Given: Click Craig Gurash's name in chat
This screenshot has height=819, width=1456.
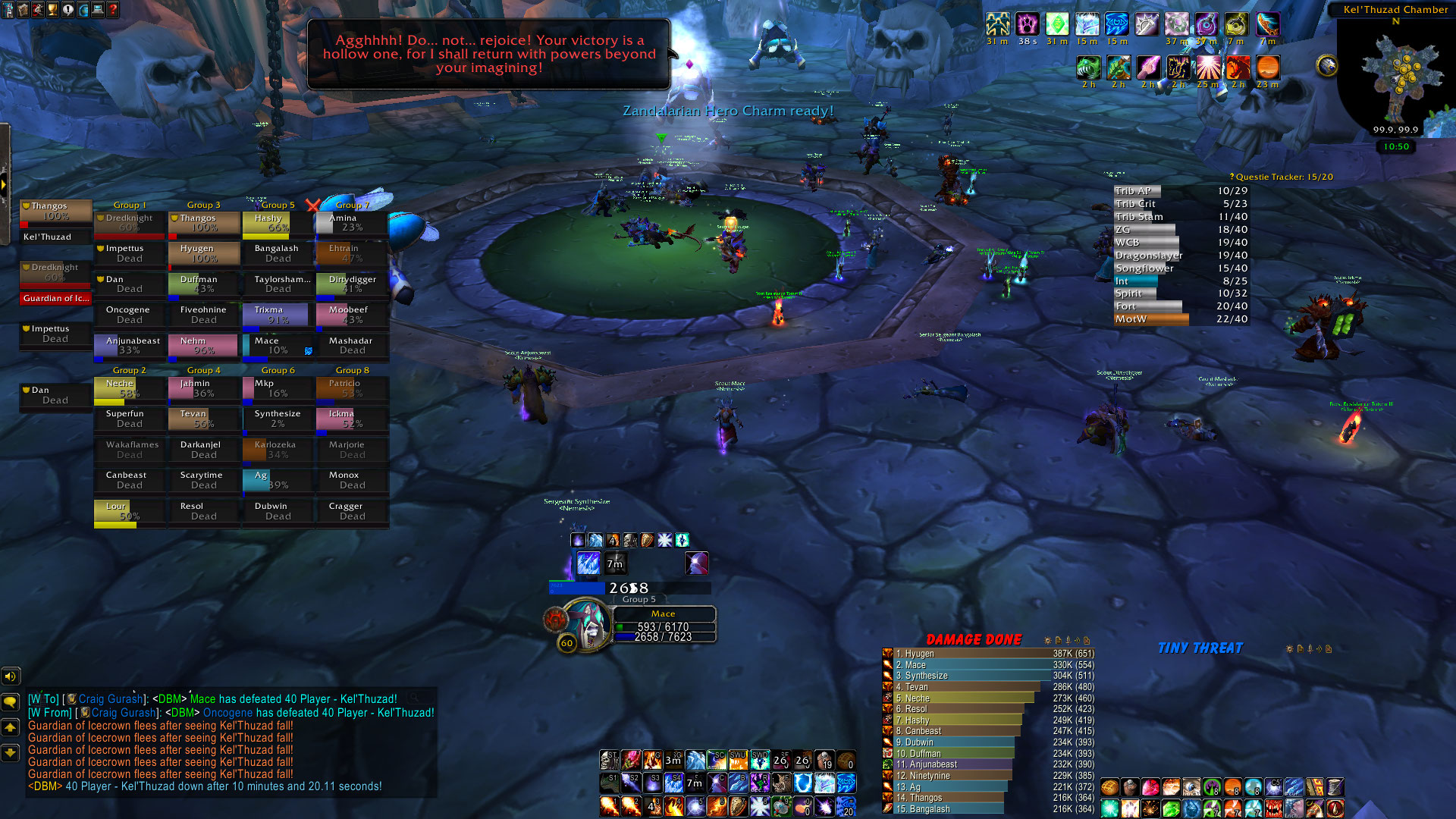Looking at the screenshot, I should (x=111, y=699).
